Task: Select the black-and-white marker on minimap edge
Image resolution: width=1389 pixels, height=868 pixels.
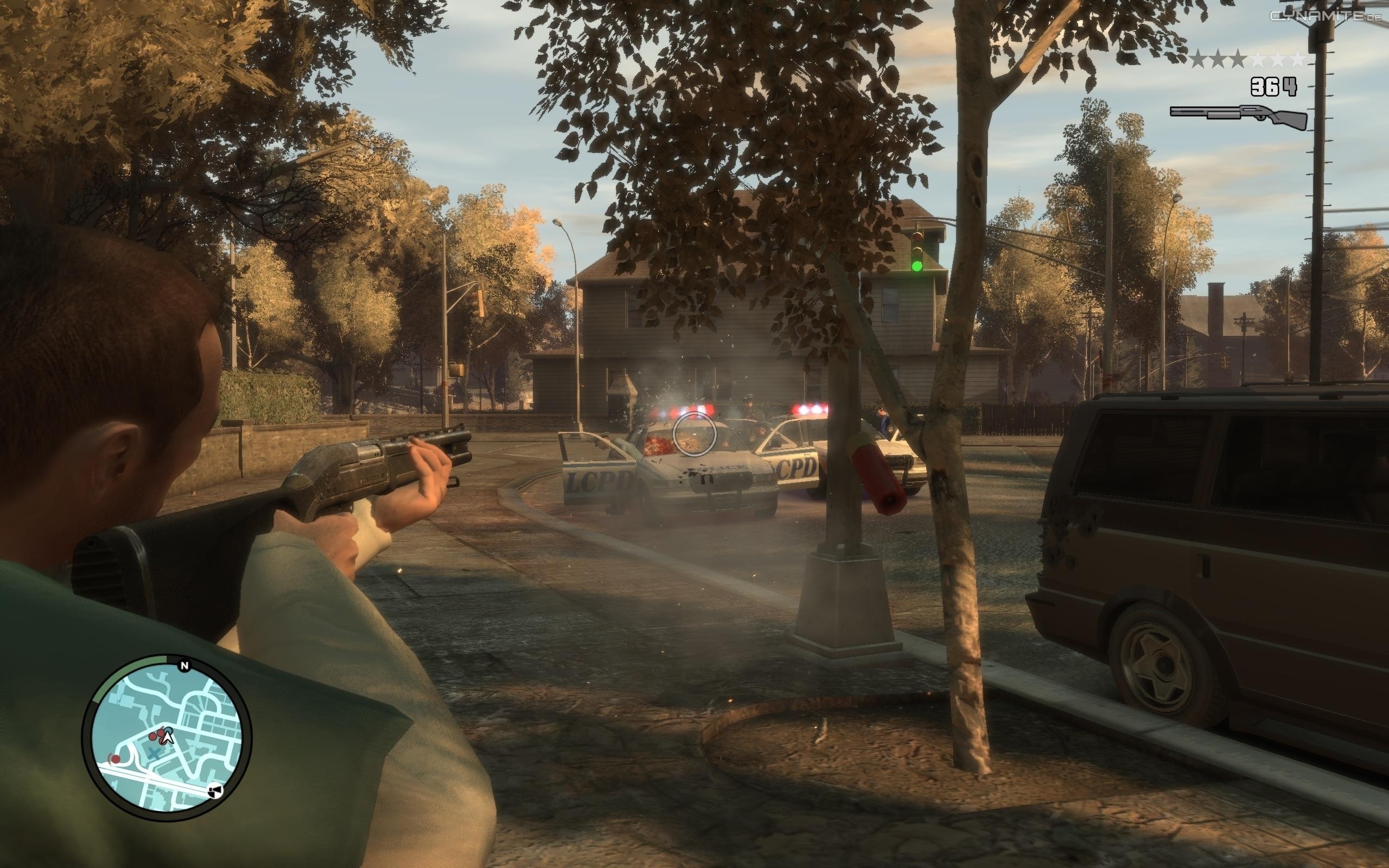Action: pos(215,792)
